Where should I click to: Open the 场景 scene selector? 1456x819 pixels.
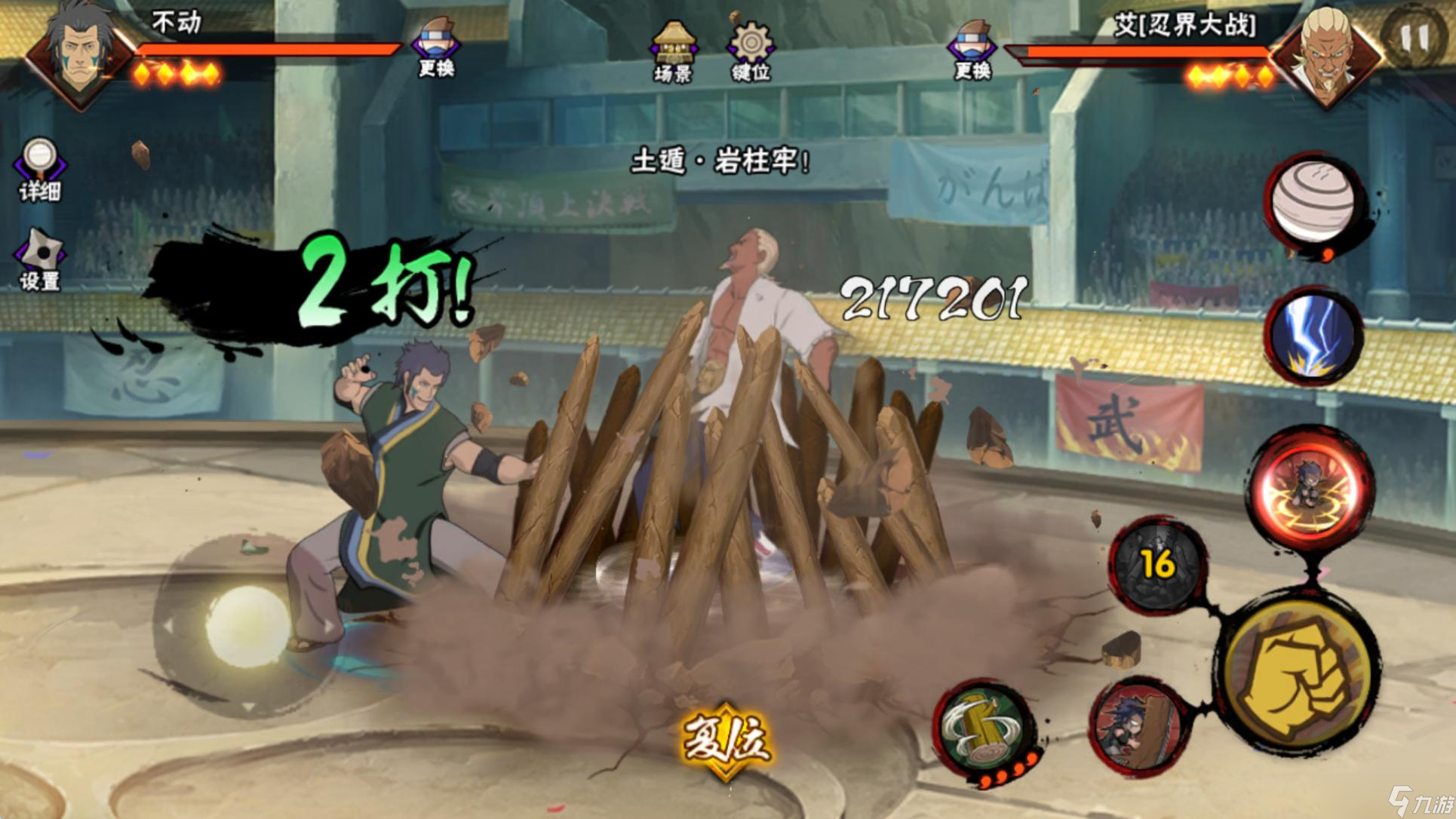673,50
